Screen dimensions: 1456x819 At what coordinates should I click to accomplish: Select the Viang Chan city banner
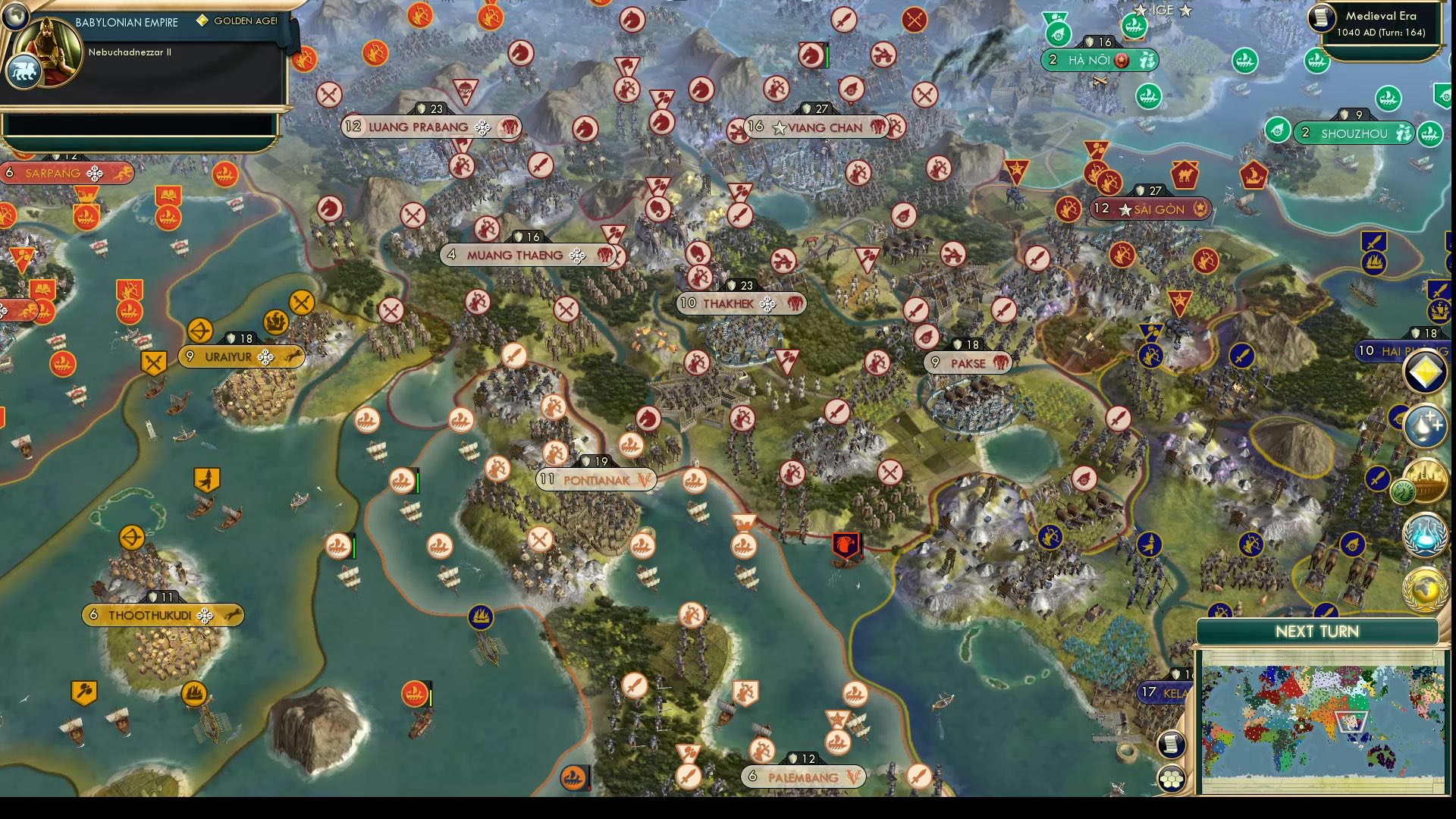(x=815, y=127)
